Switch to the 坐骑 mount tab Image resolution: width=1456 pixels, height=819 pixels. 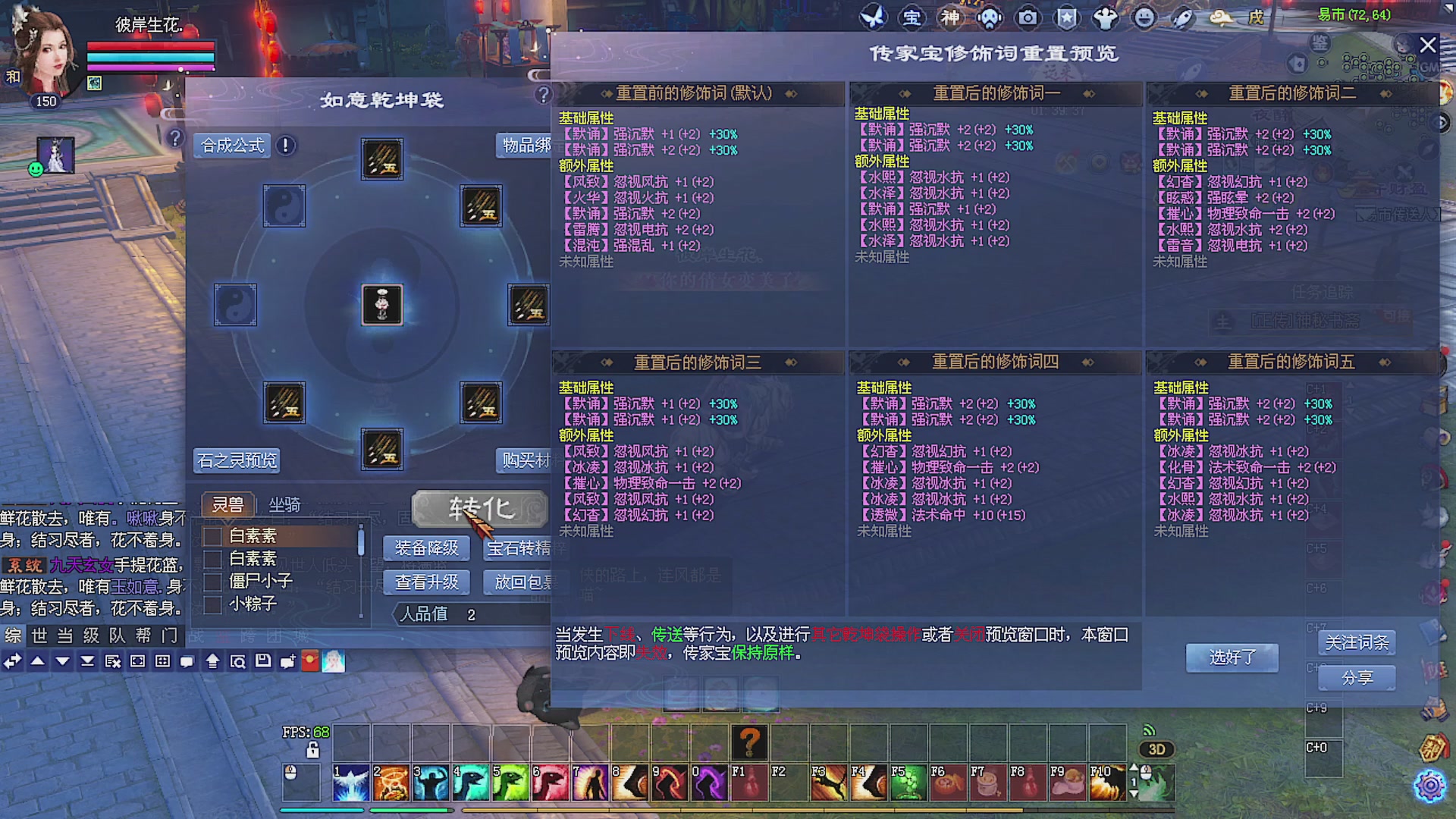coord(285,504)
